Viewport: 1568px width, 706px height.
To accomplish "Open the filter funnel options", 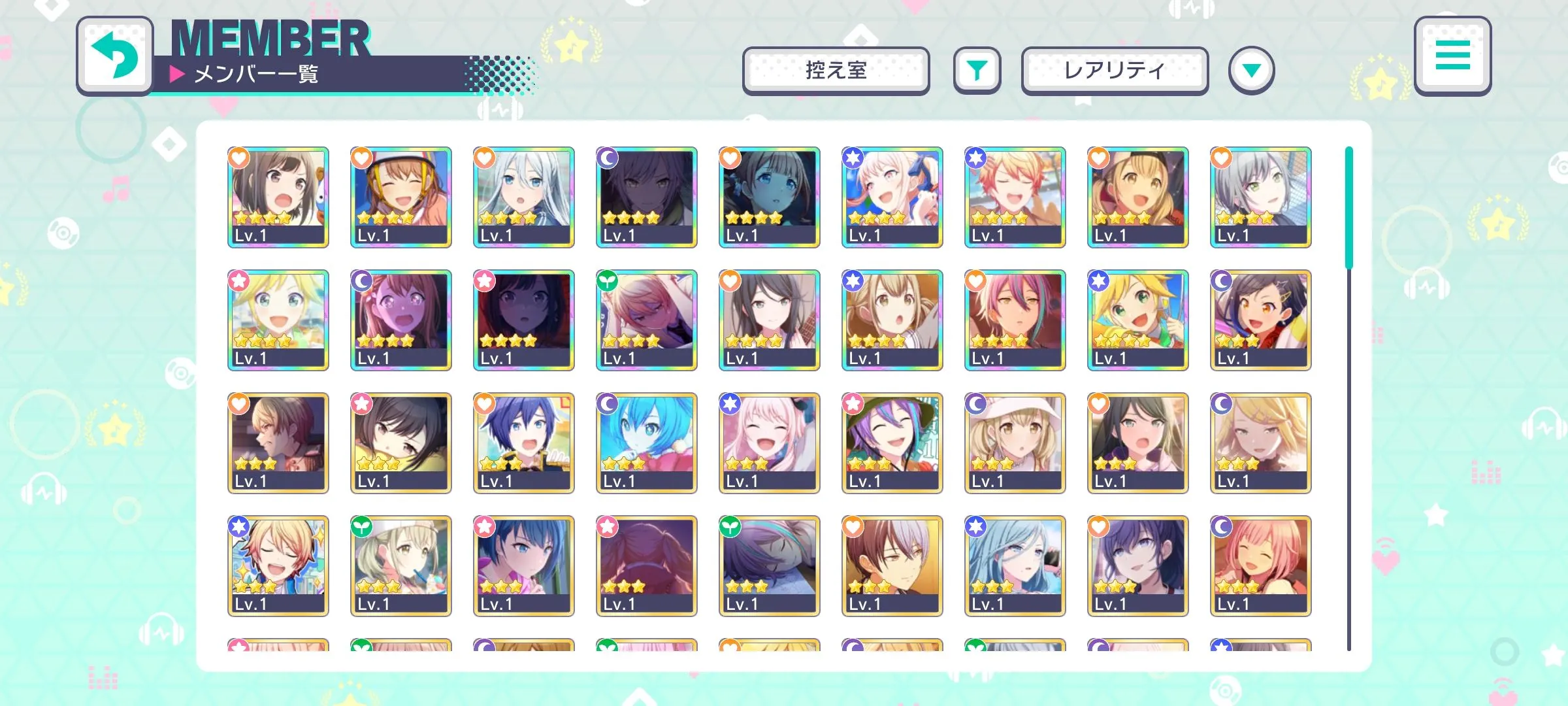I will [x=977, y=71].
